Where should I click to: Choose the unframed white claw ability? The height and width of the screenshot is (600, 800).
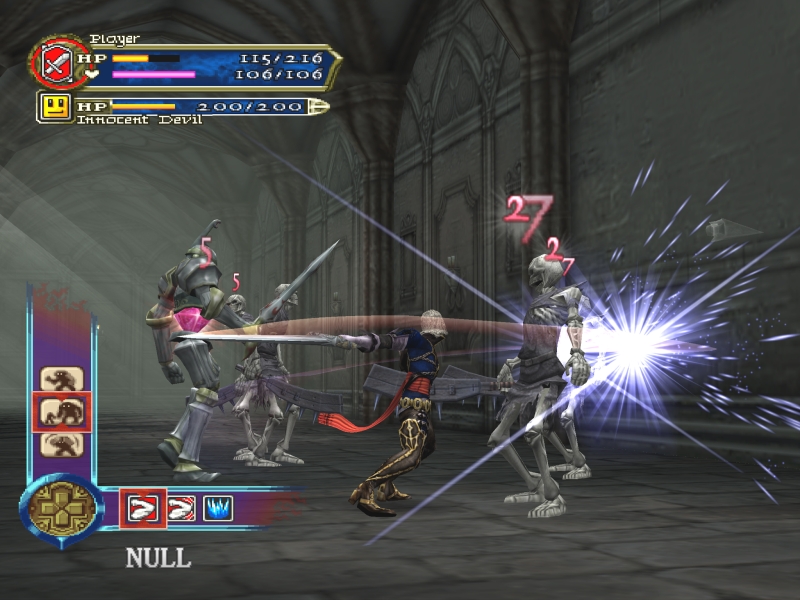pyautogui.click(x=180, y=507)
